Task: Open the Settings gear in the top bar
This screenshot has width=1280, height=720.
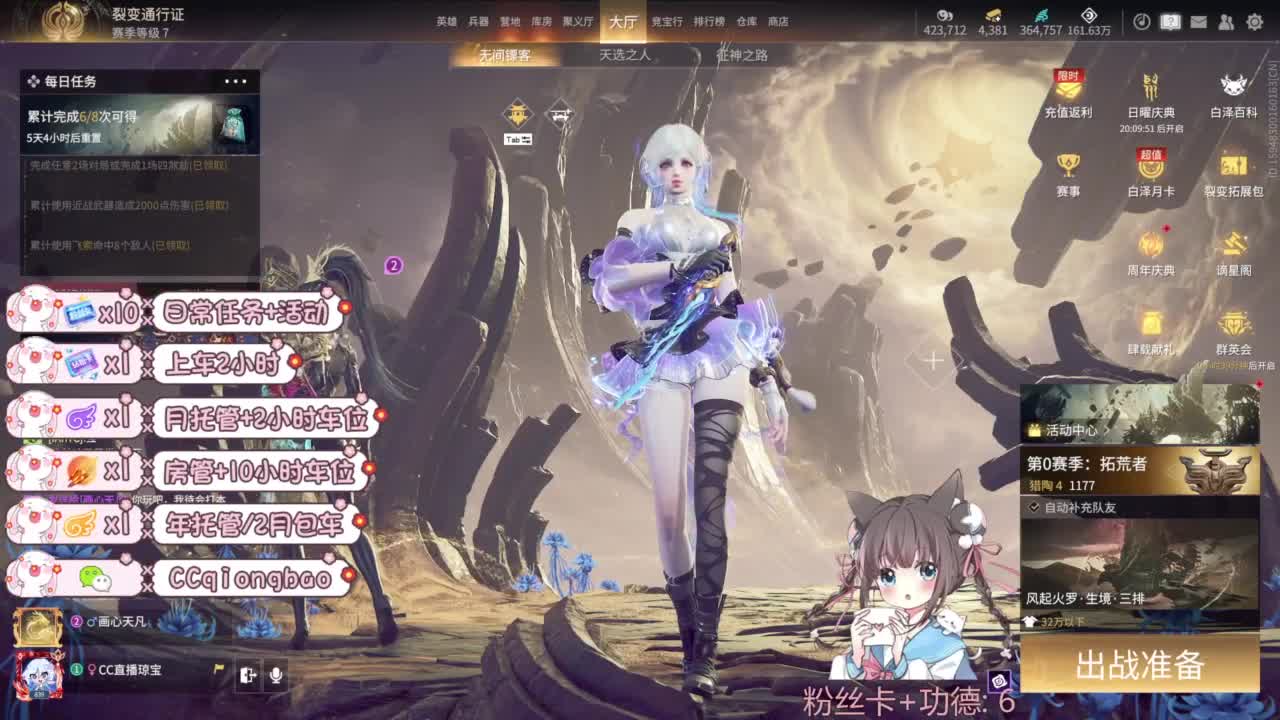Action: 1253,20
